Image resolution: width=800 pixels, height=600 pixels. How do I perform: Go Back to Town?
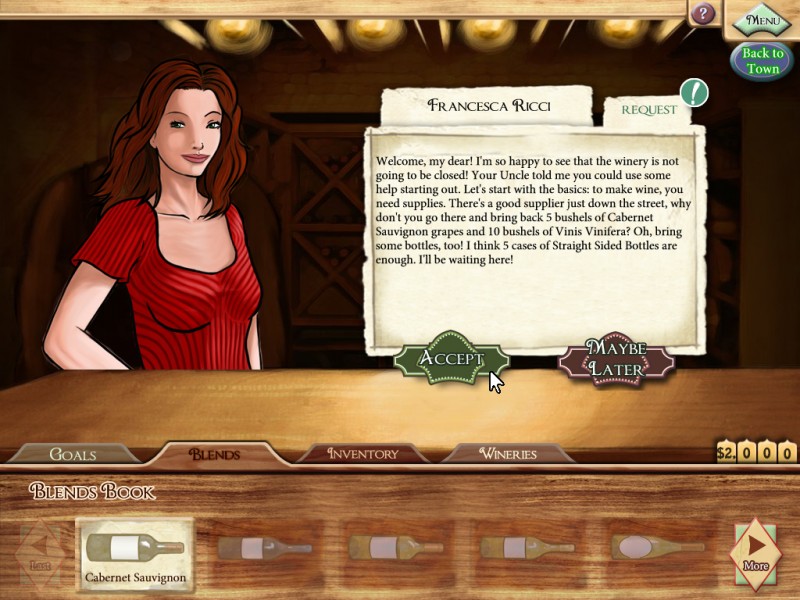click(x=762, y=61)
